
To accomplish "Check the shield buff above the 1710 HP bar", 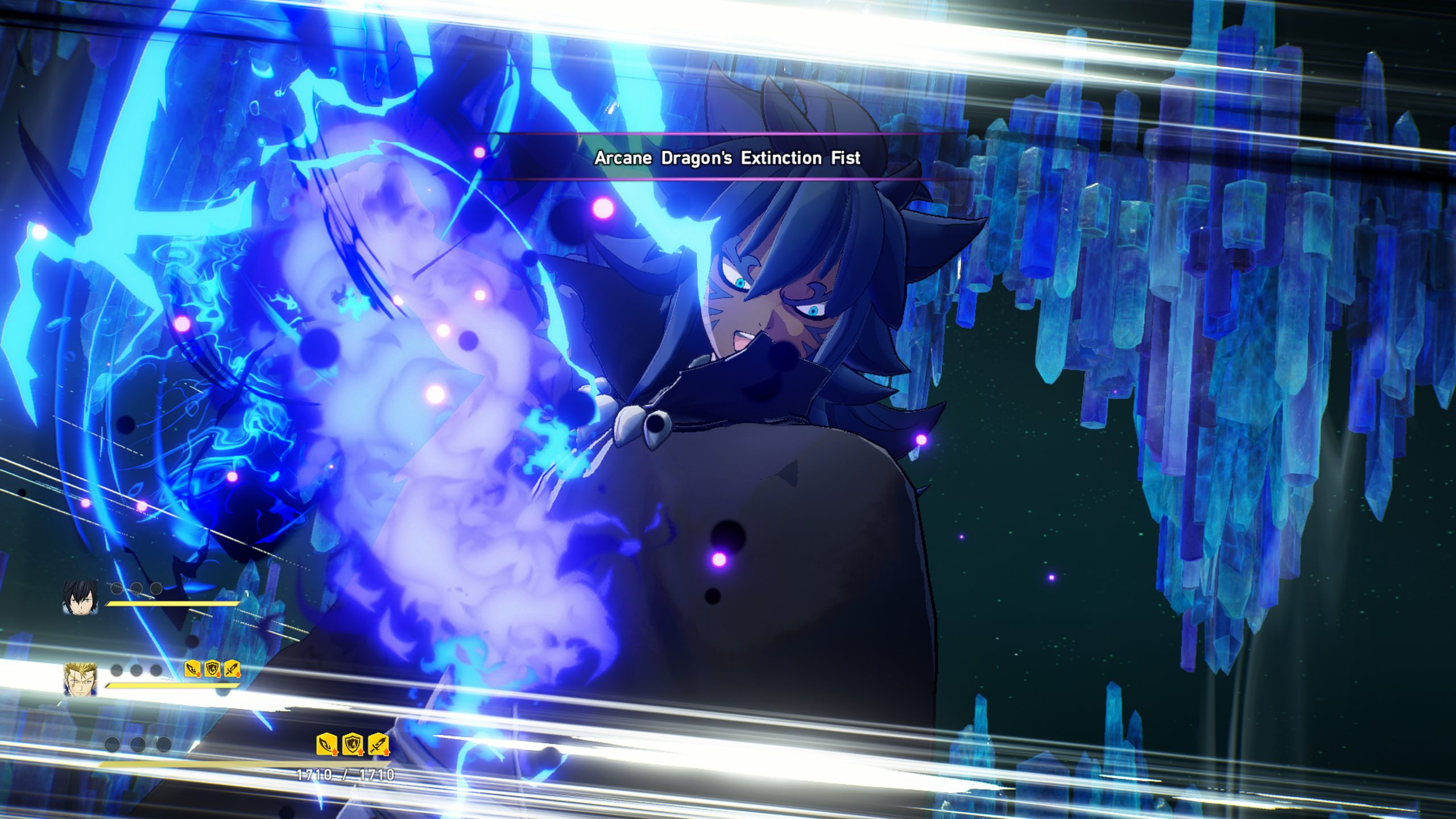I will [353, 744].
